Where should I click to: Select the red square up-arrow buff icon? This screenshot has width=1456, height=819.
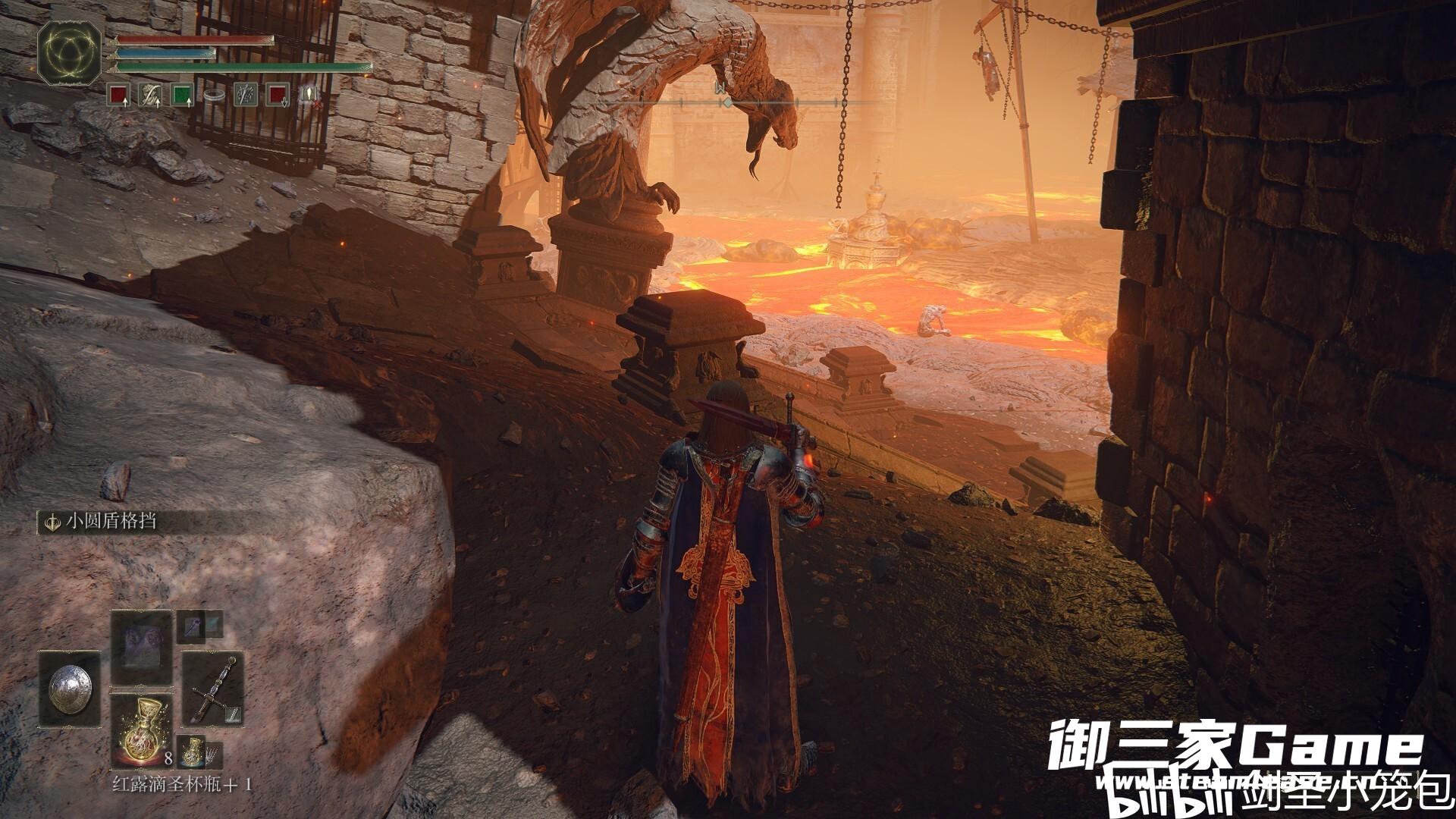118,96
